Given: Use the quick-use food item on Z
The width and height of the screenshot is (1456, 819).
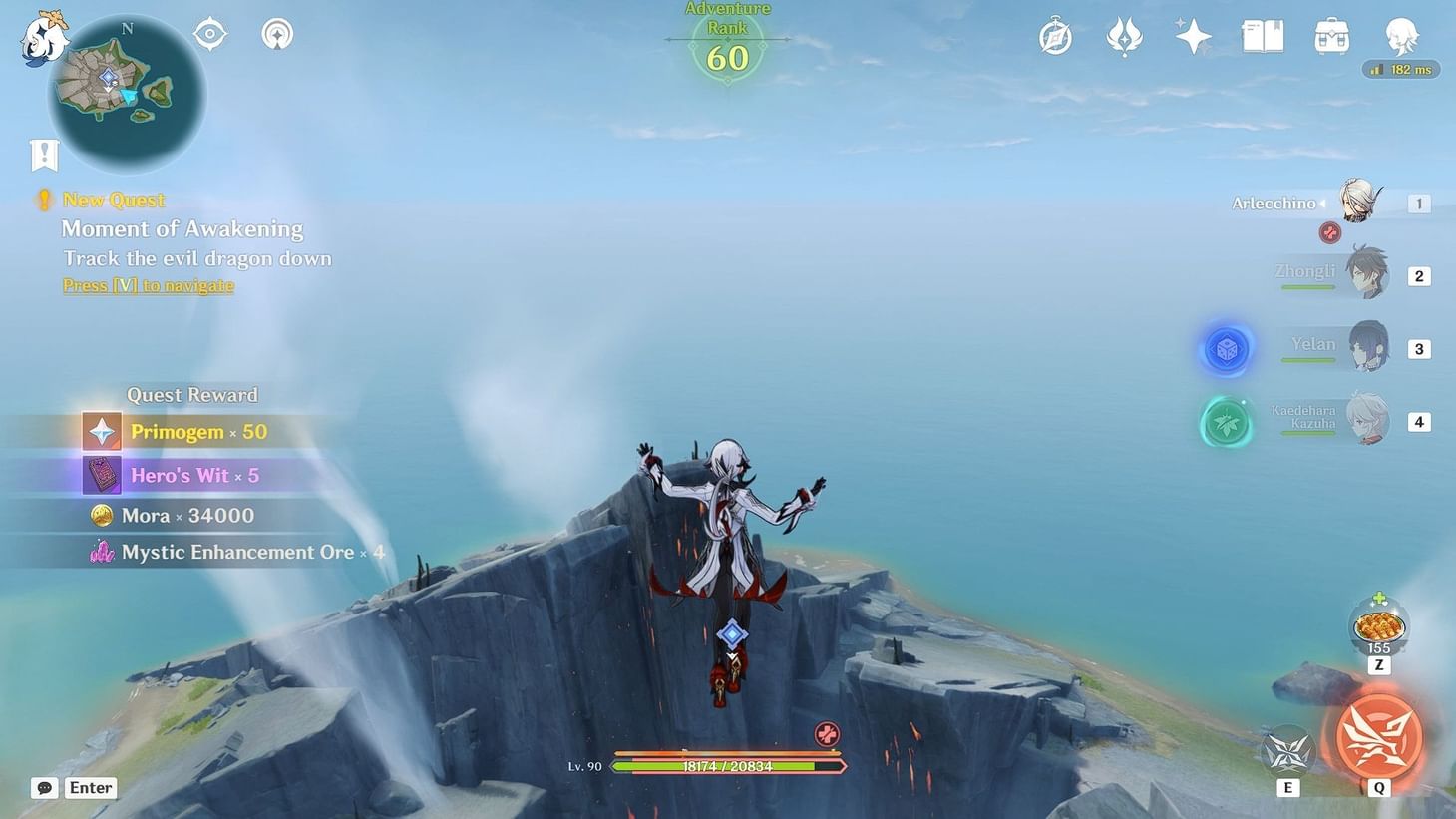Looking at the screenshot, I should pos(1376,625).
